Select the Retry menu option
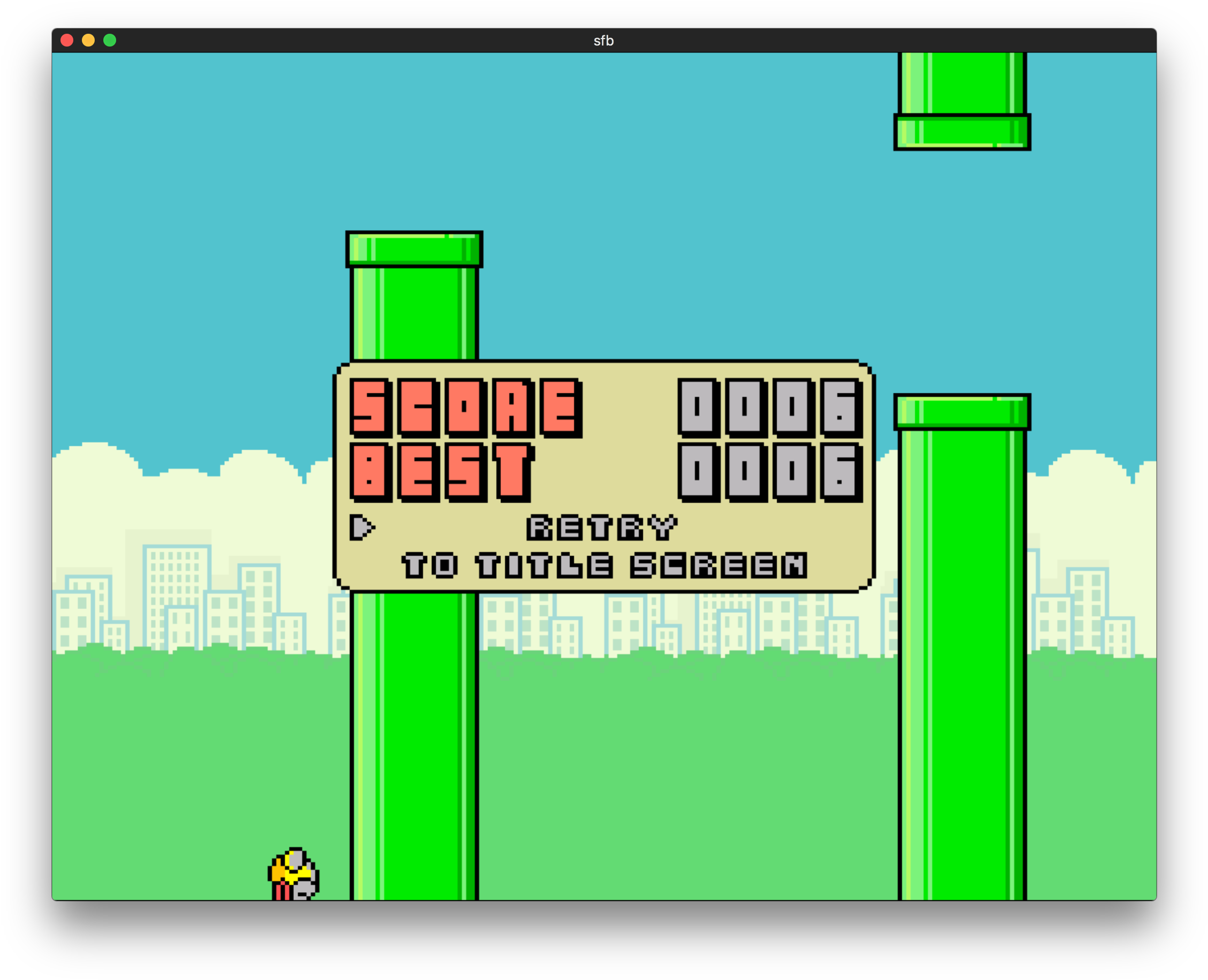1208x980 pixels. click(602, 528)
